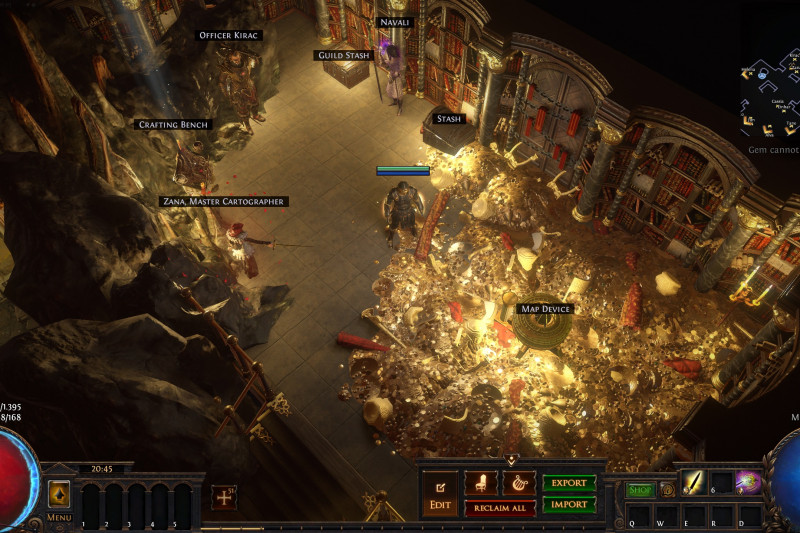
Task: Click the coin icon next to Shop
Action: [667, 490]
